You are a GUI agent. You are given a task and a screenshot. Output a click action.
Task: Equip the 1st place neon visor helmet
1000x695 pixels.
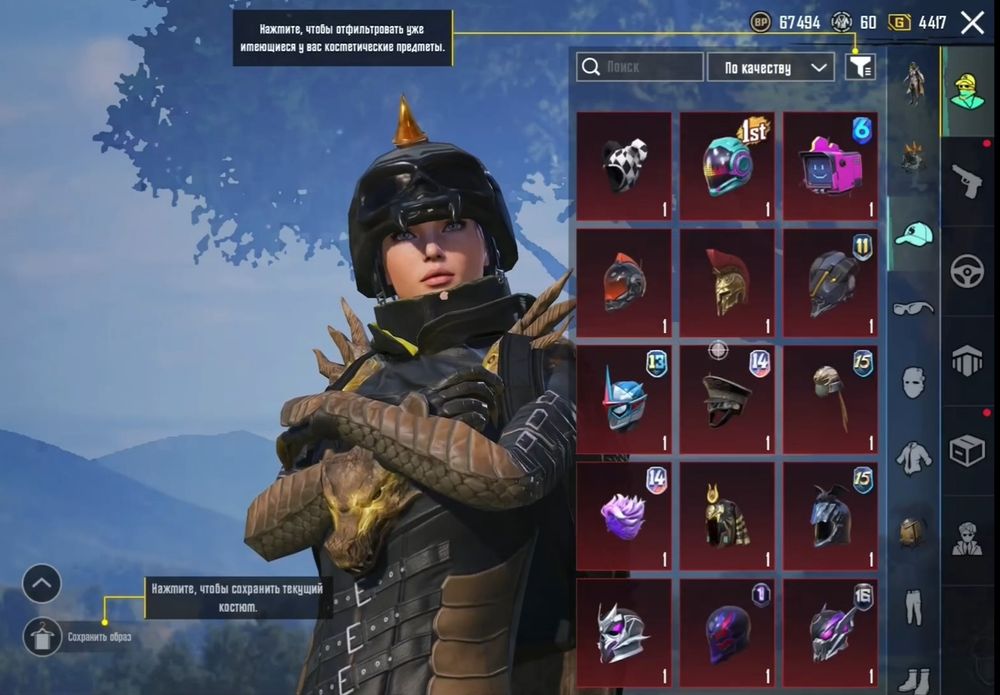[727, 165]
